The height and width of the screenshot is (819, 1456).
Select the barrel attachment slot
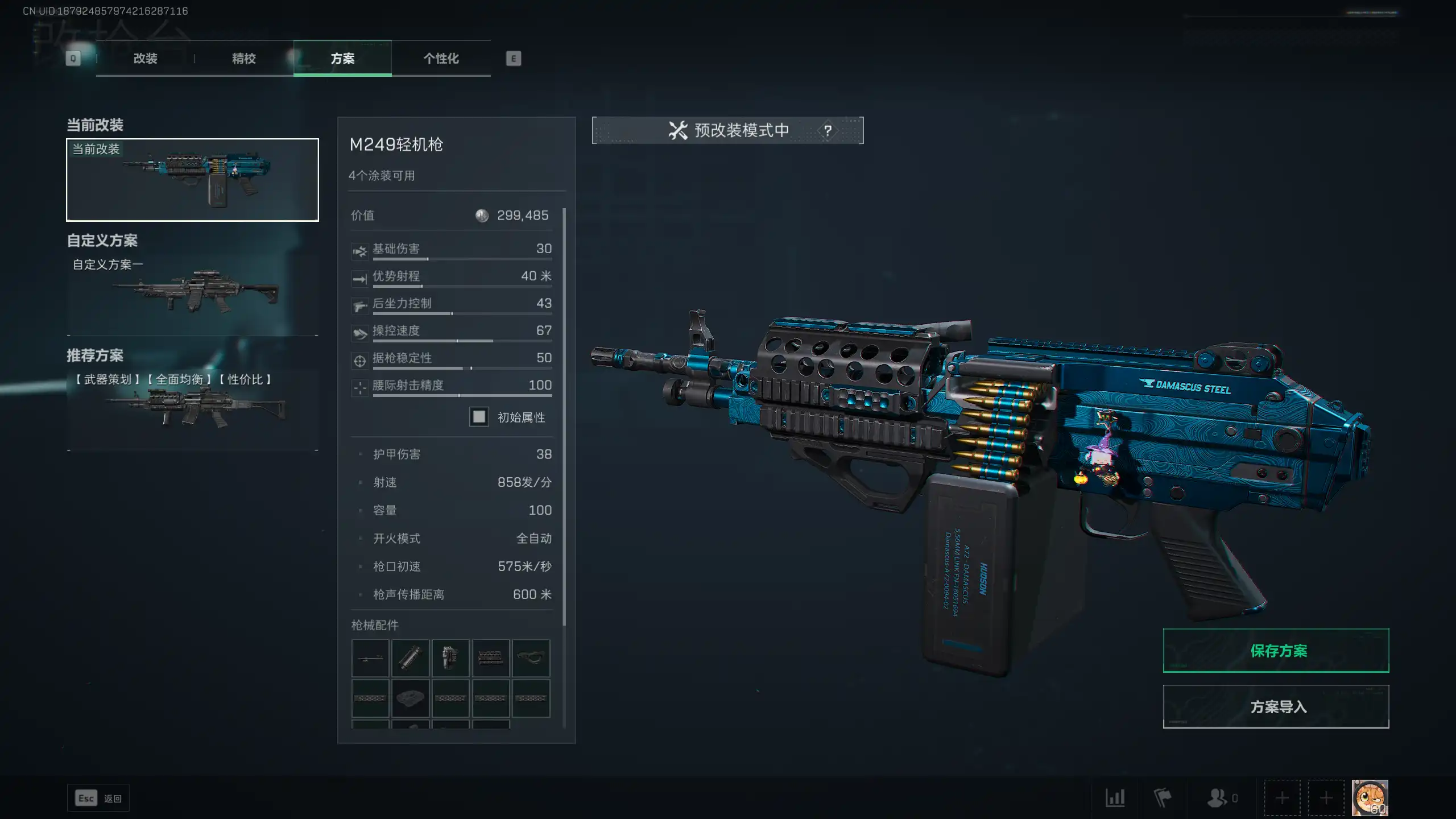[x=370, y=658]
